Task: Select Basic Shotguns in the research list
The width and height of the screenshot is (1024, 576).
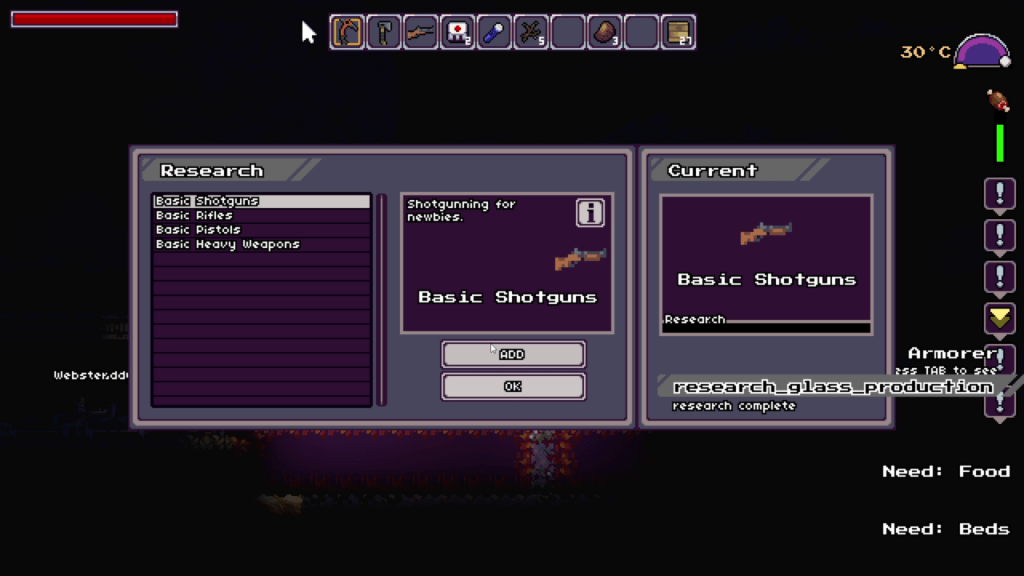Action: click(x=260, y=201)
